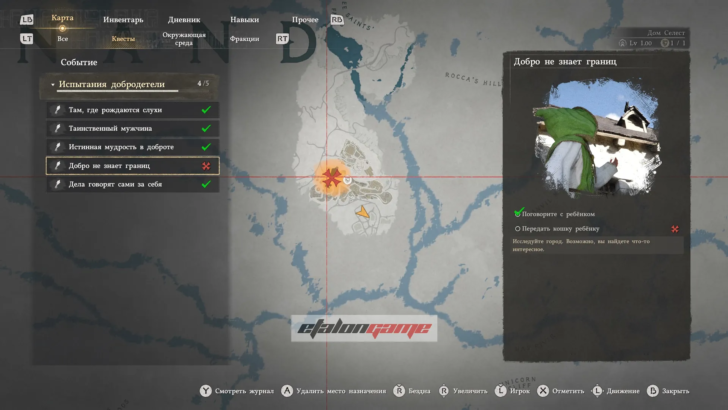Show the Все map filter
728x410 pixels.
[63, 38]
